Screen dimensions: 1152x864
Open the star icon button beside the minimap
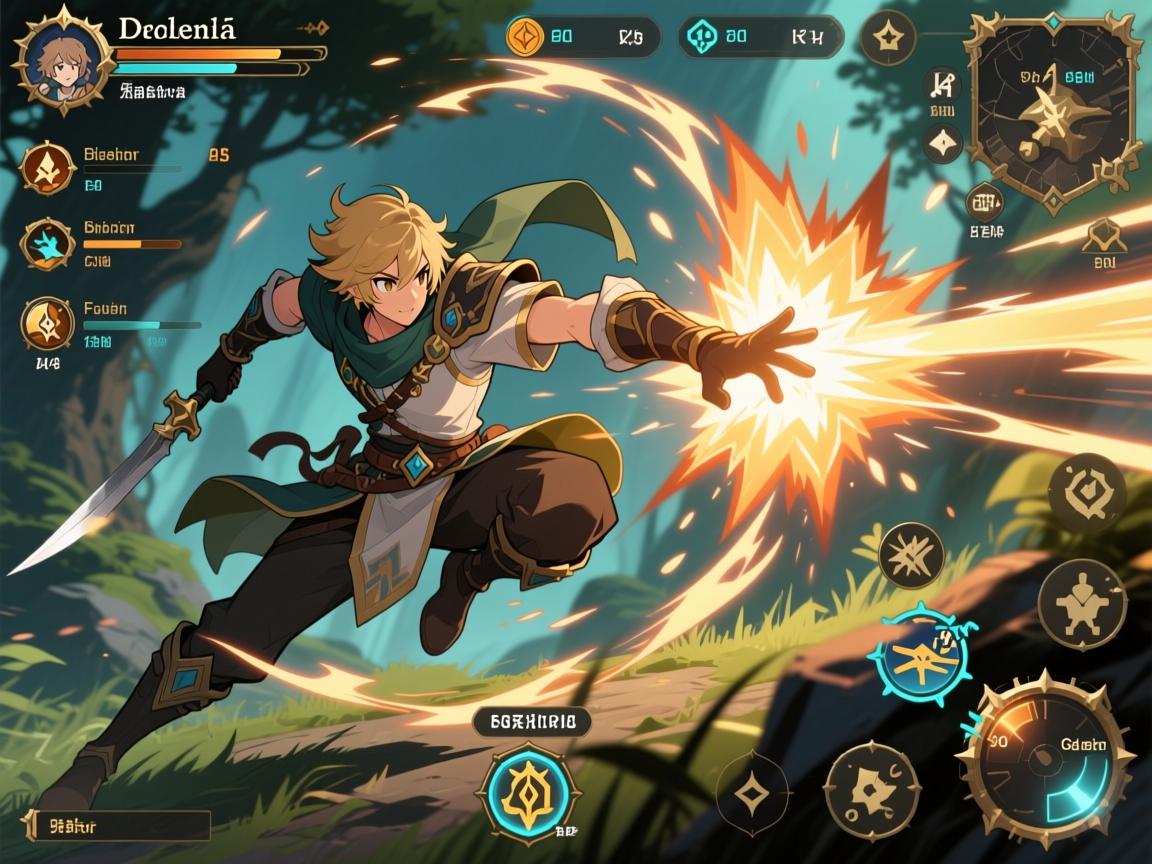click(888, 39)
